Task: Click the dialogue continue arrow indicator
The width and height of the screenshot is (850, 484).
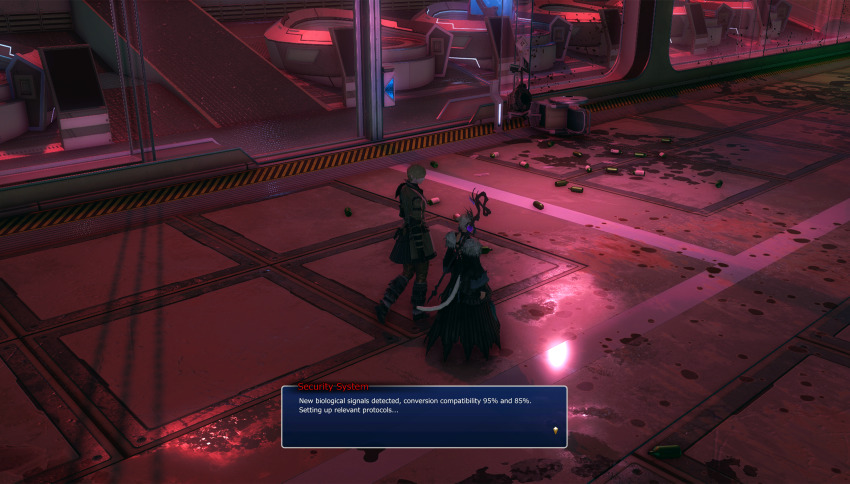Action: 554,430
